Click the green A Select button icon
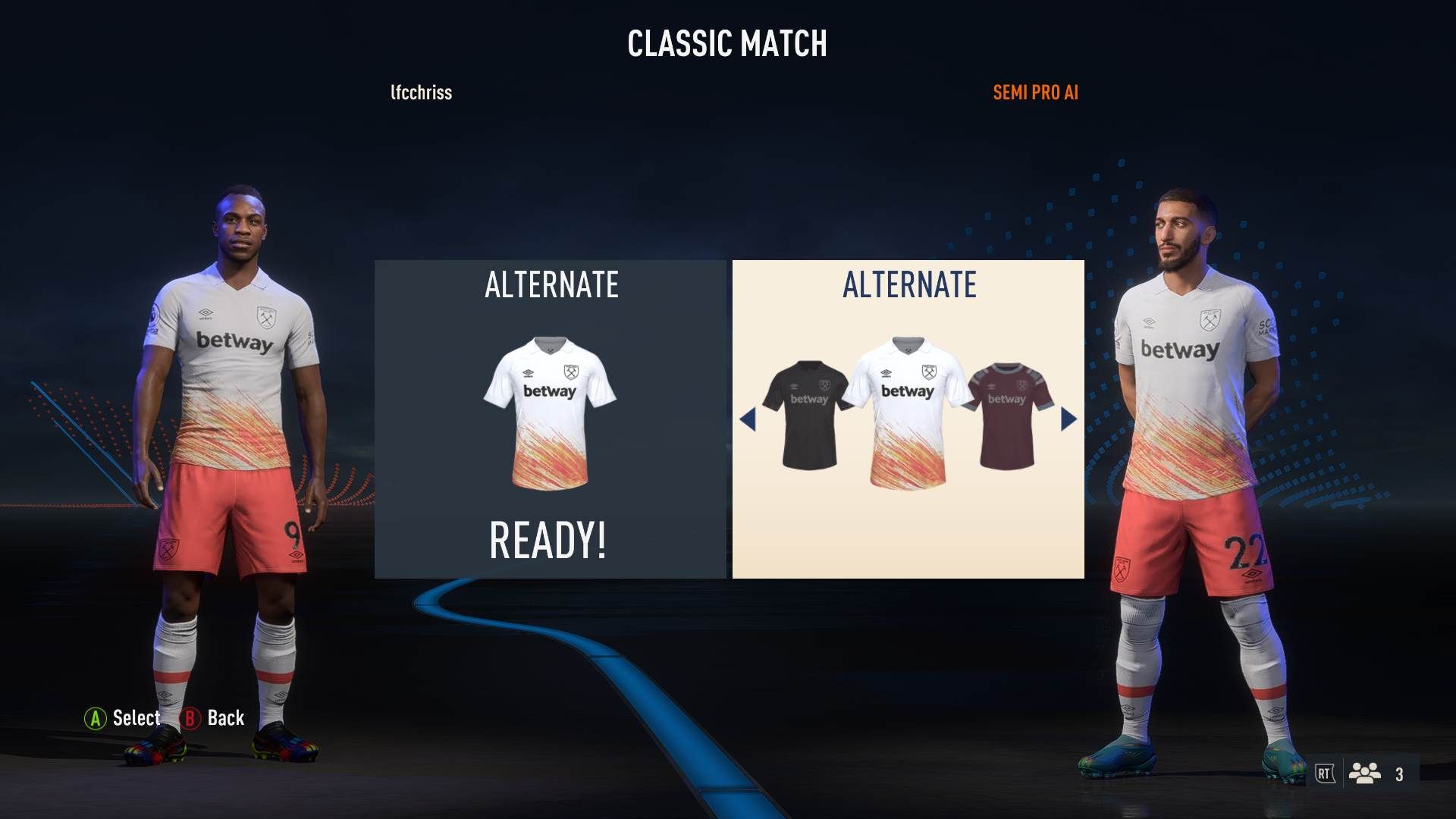The height and width of the screenshot is (819, 1456). coord(96,718)
